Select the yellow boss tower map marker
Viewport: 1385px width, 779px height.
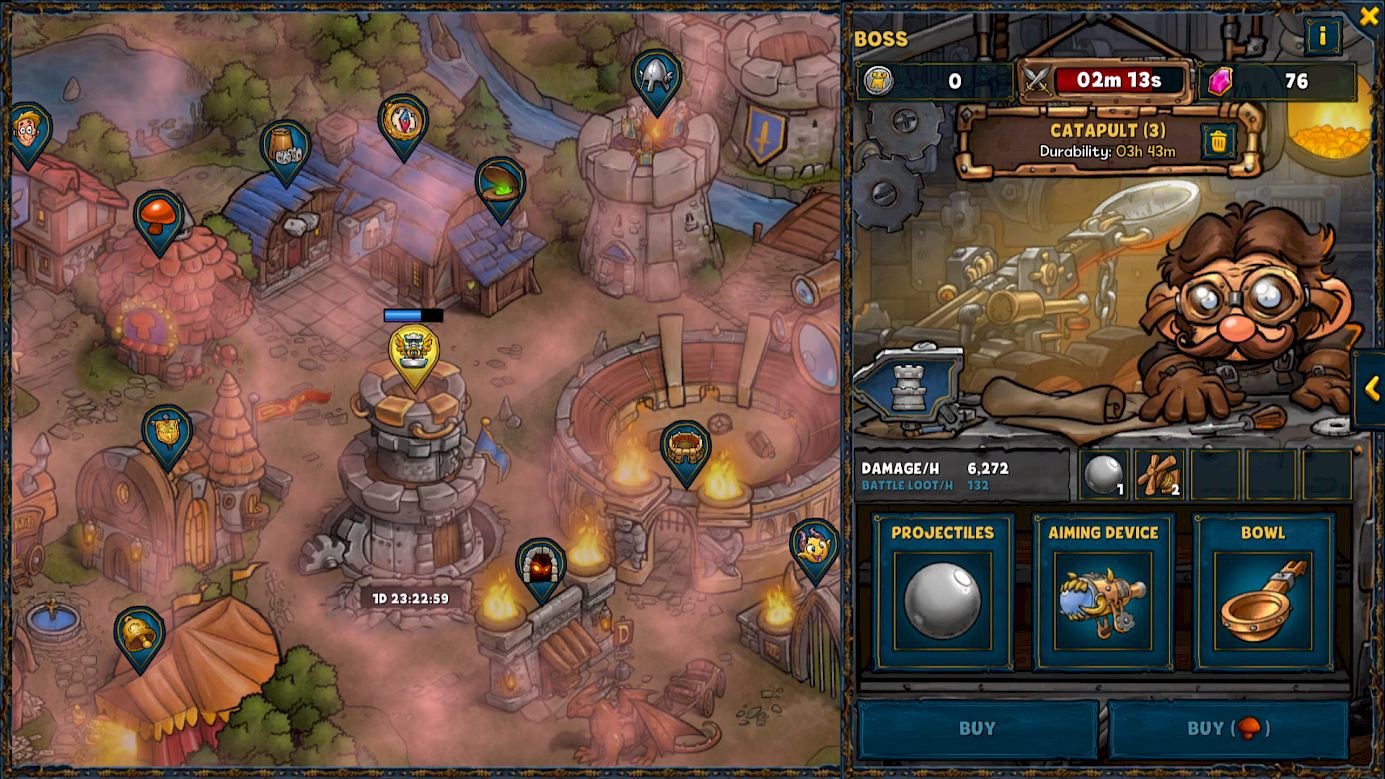pos(413,352)
